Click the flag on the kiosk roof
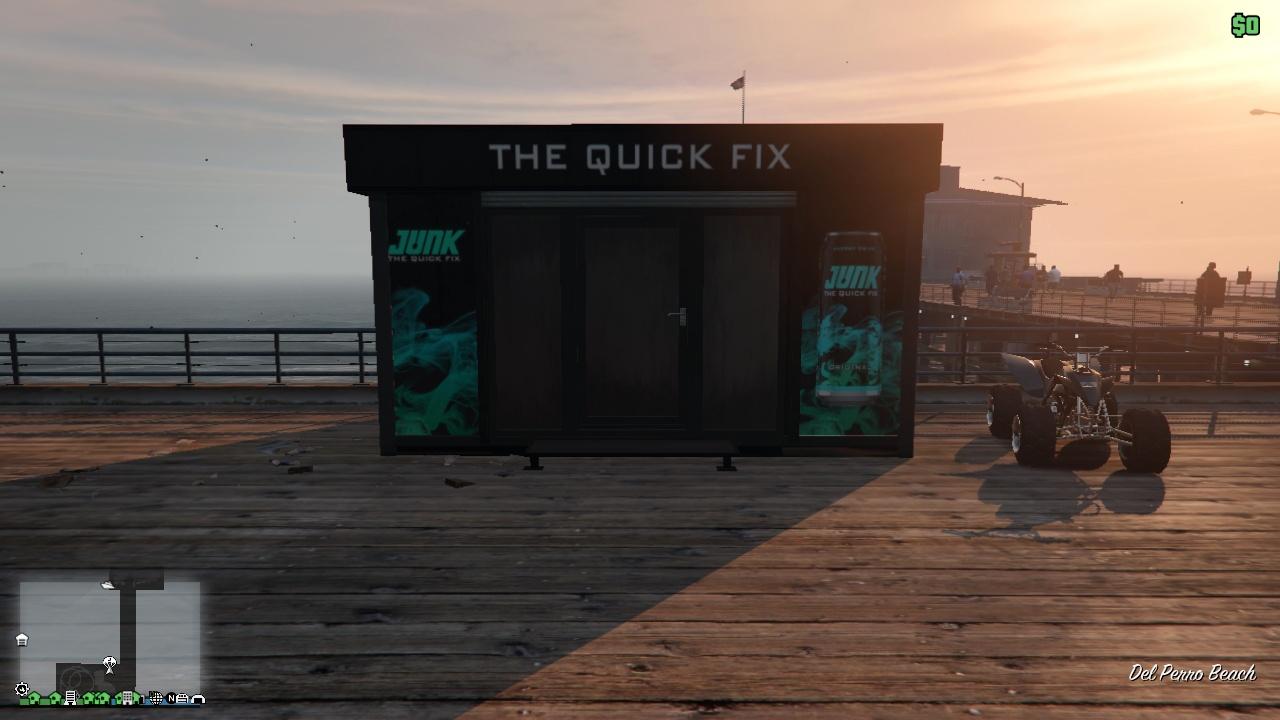This screenshot has width=1280, height=720. coord(736,82)
